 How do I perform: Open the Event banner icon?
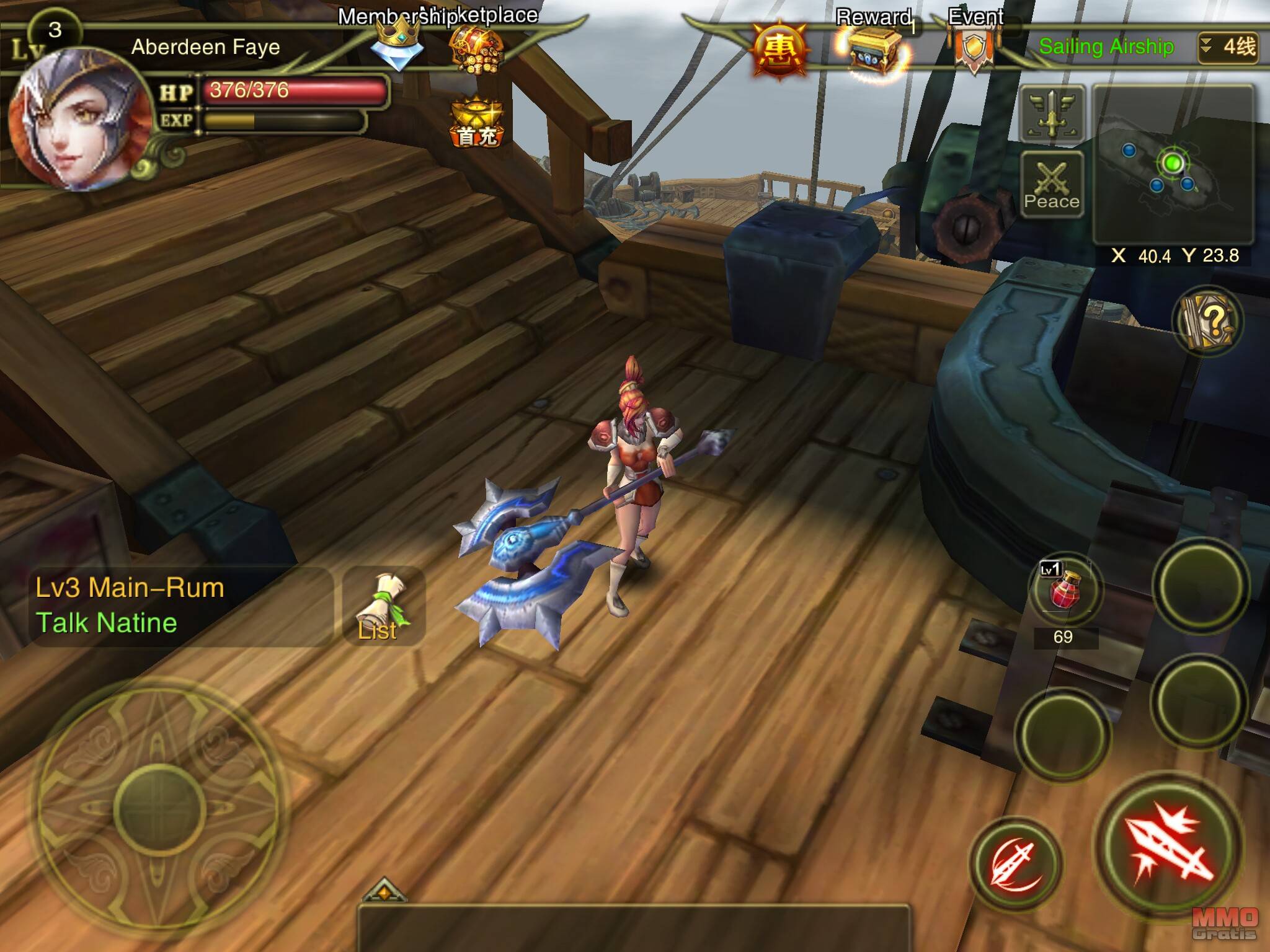[x=974, y=48]
